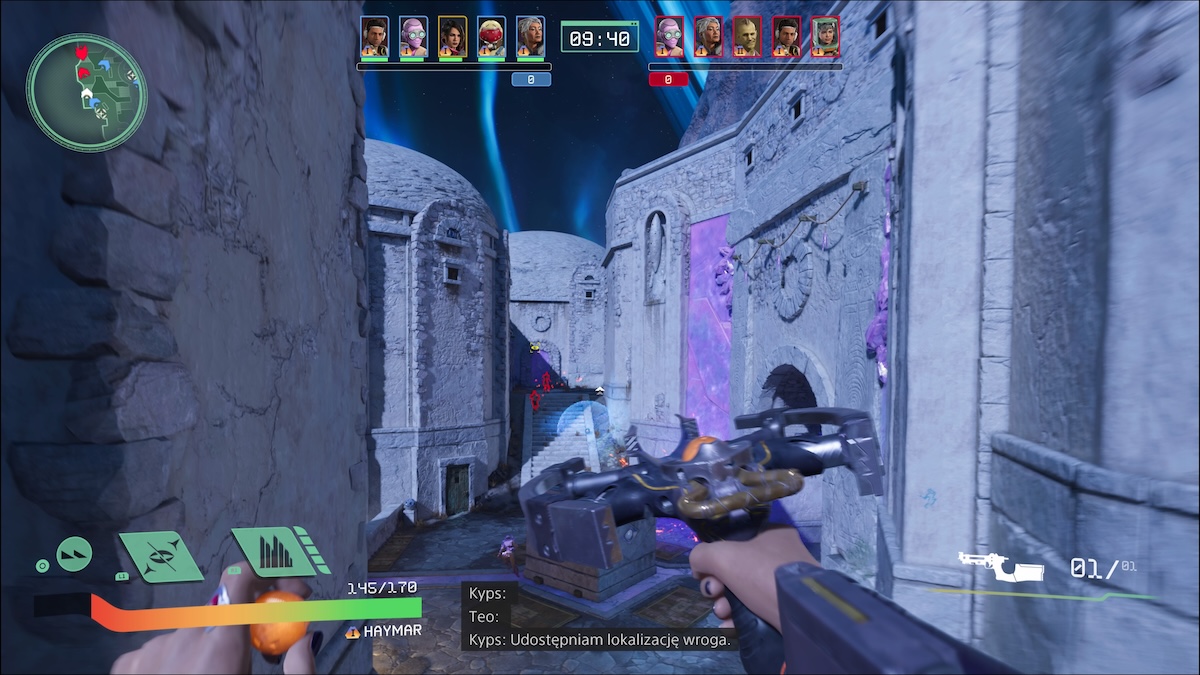The image size is (1200, 675).
Task: Pick the red-team headset man portrait
Action: coord(786,36)
